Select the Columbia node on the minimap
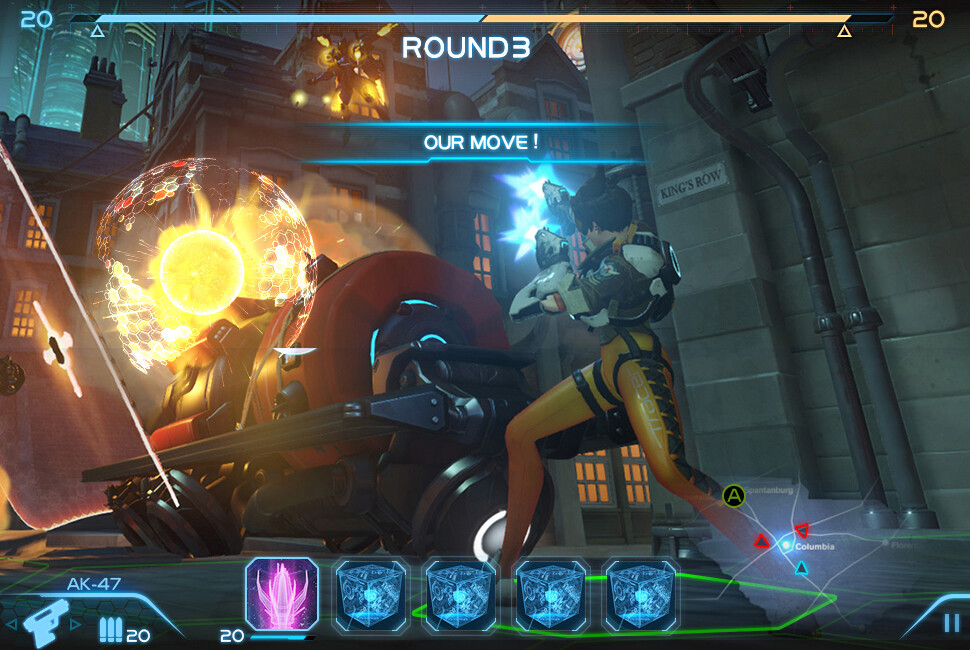 click(x=786, y=546)
